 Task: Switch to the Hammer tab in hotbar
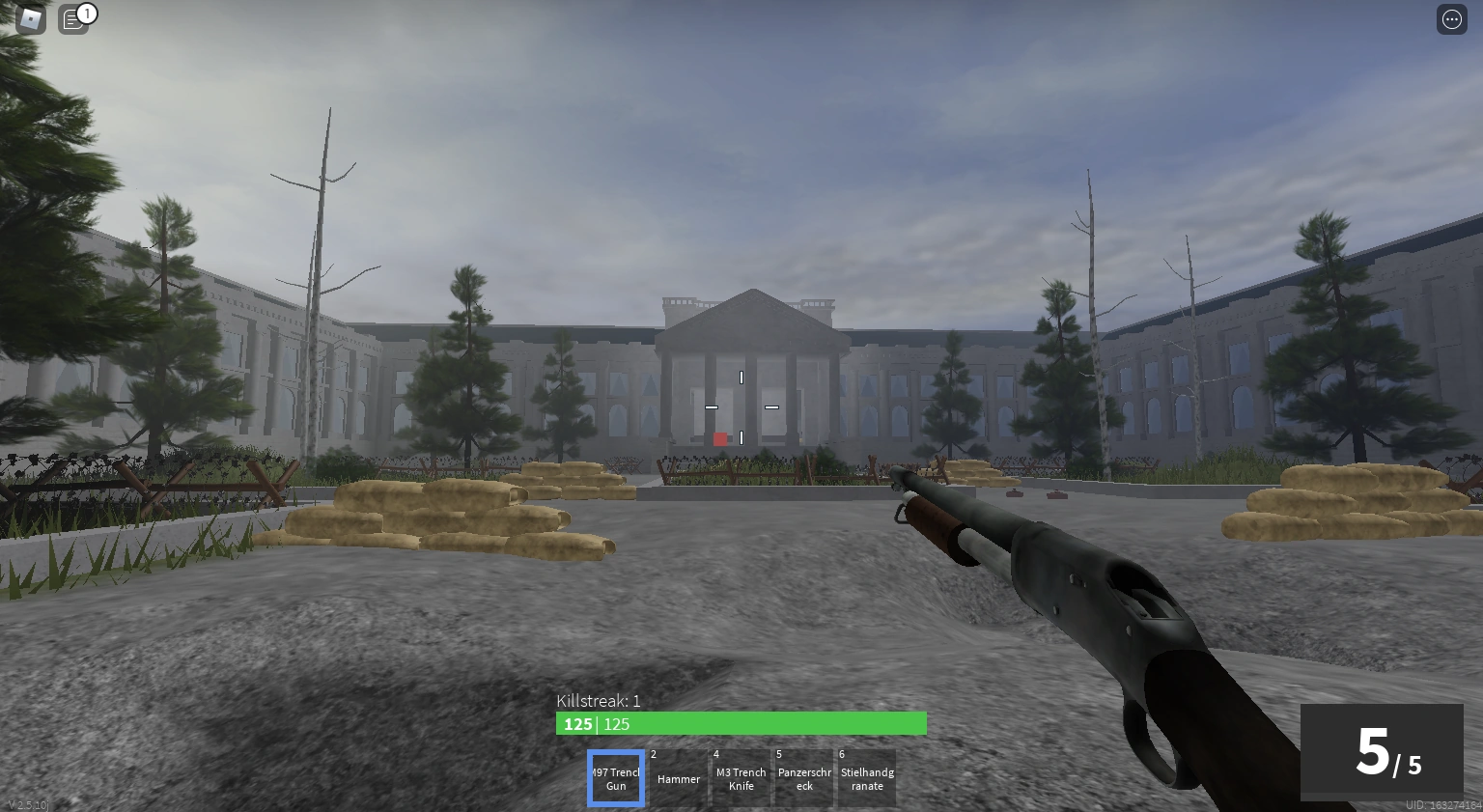(679, 778)
